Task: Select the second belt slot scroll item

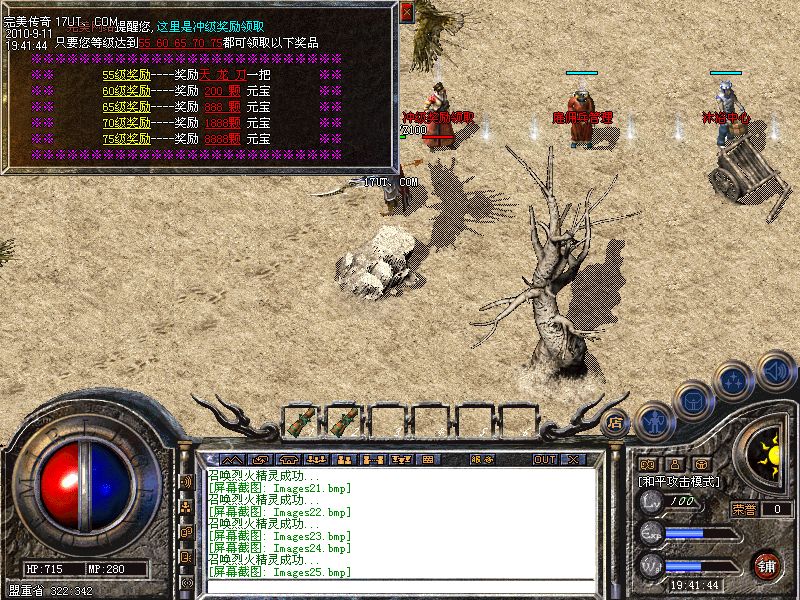Action: point(343,421)
